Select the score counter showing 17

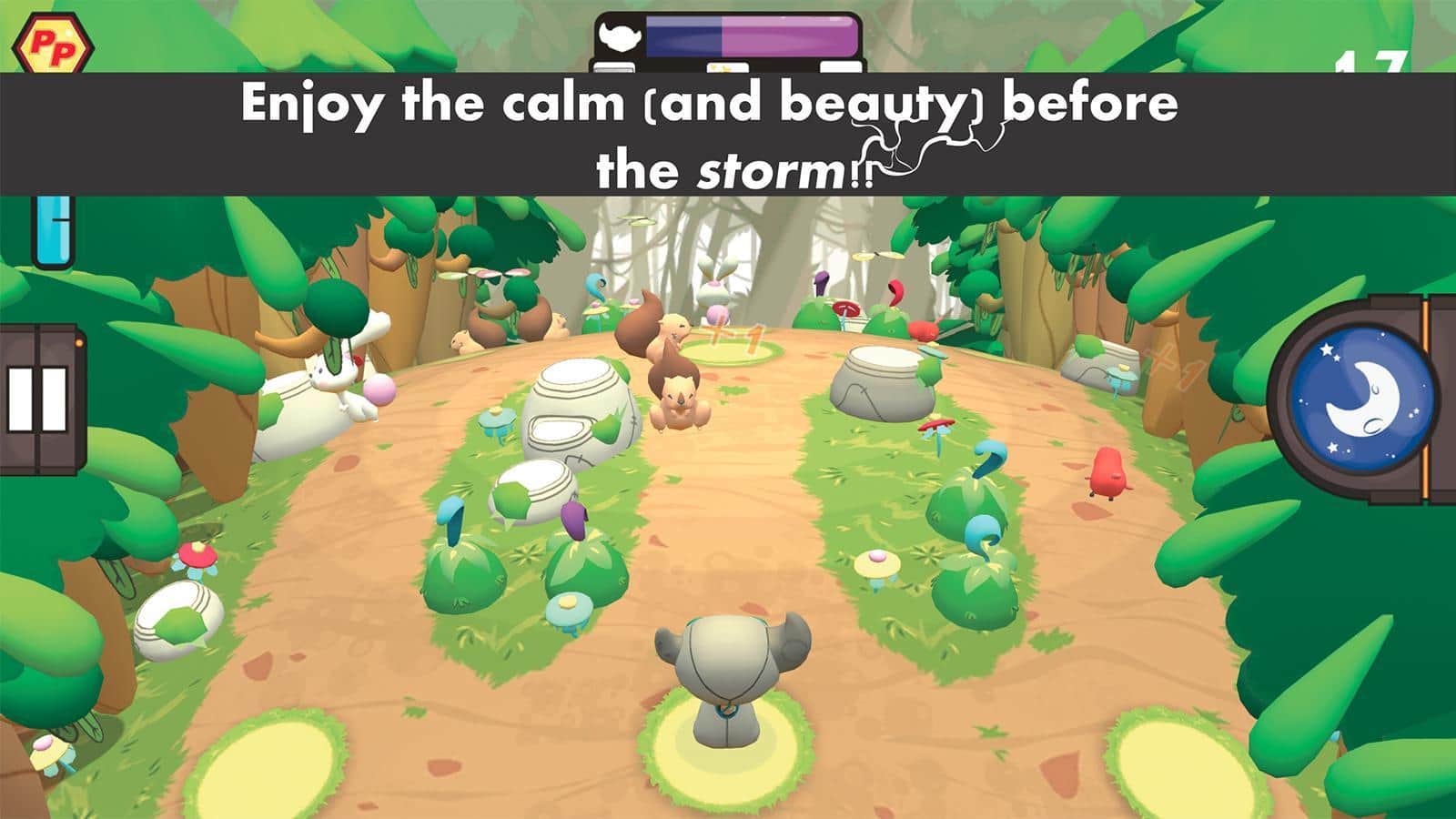click(1374, 64)
